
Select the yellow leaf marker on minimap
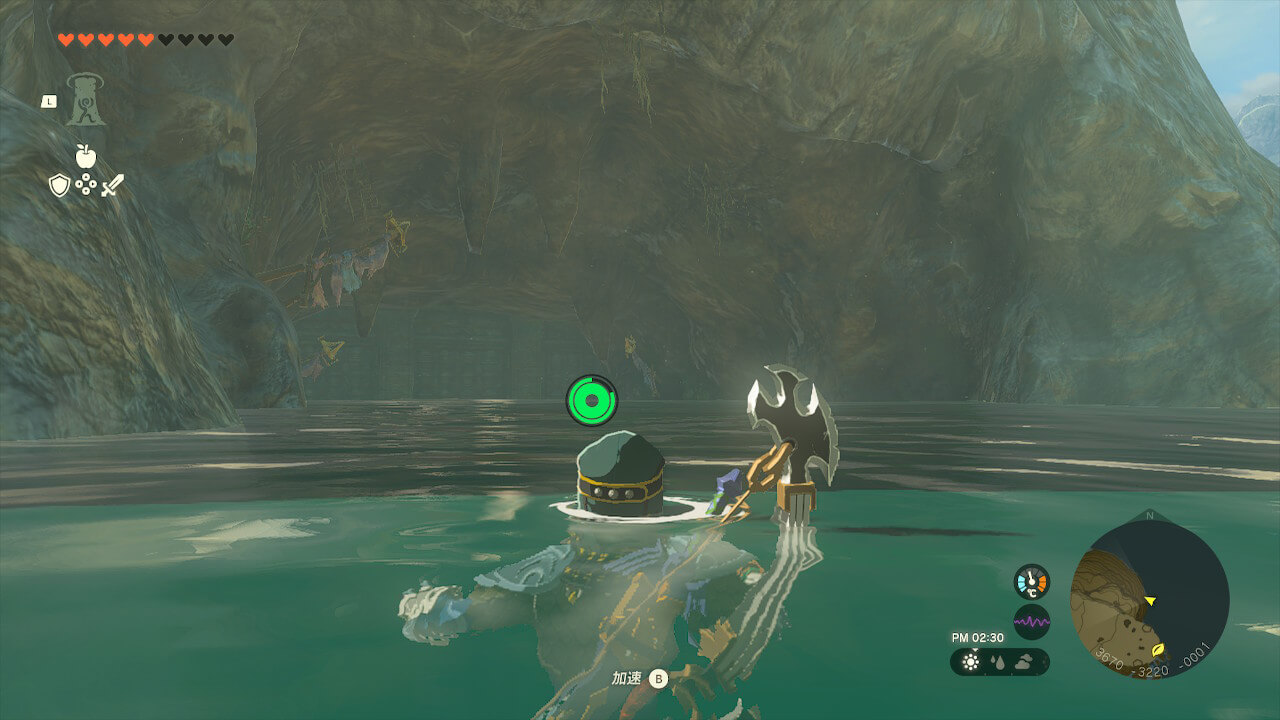[x=1157, y=649]
